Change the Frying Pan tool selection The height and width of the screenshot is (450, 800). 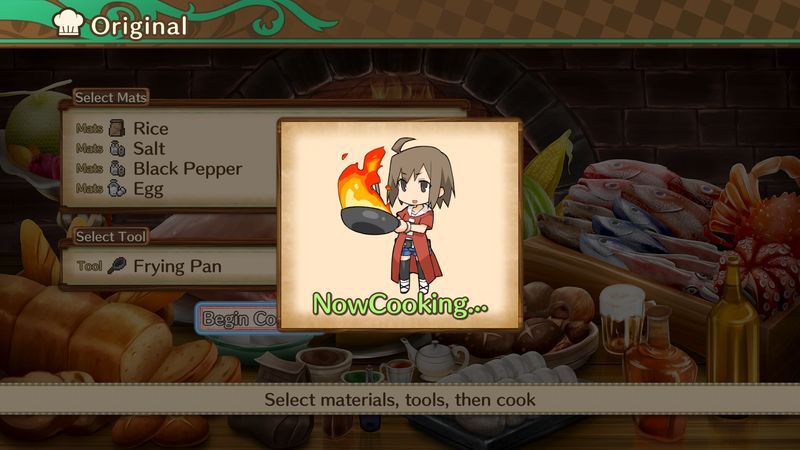click(177, 267)
